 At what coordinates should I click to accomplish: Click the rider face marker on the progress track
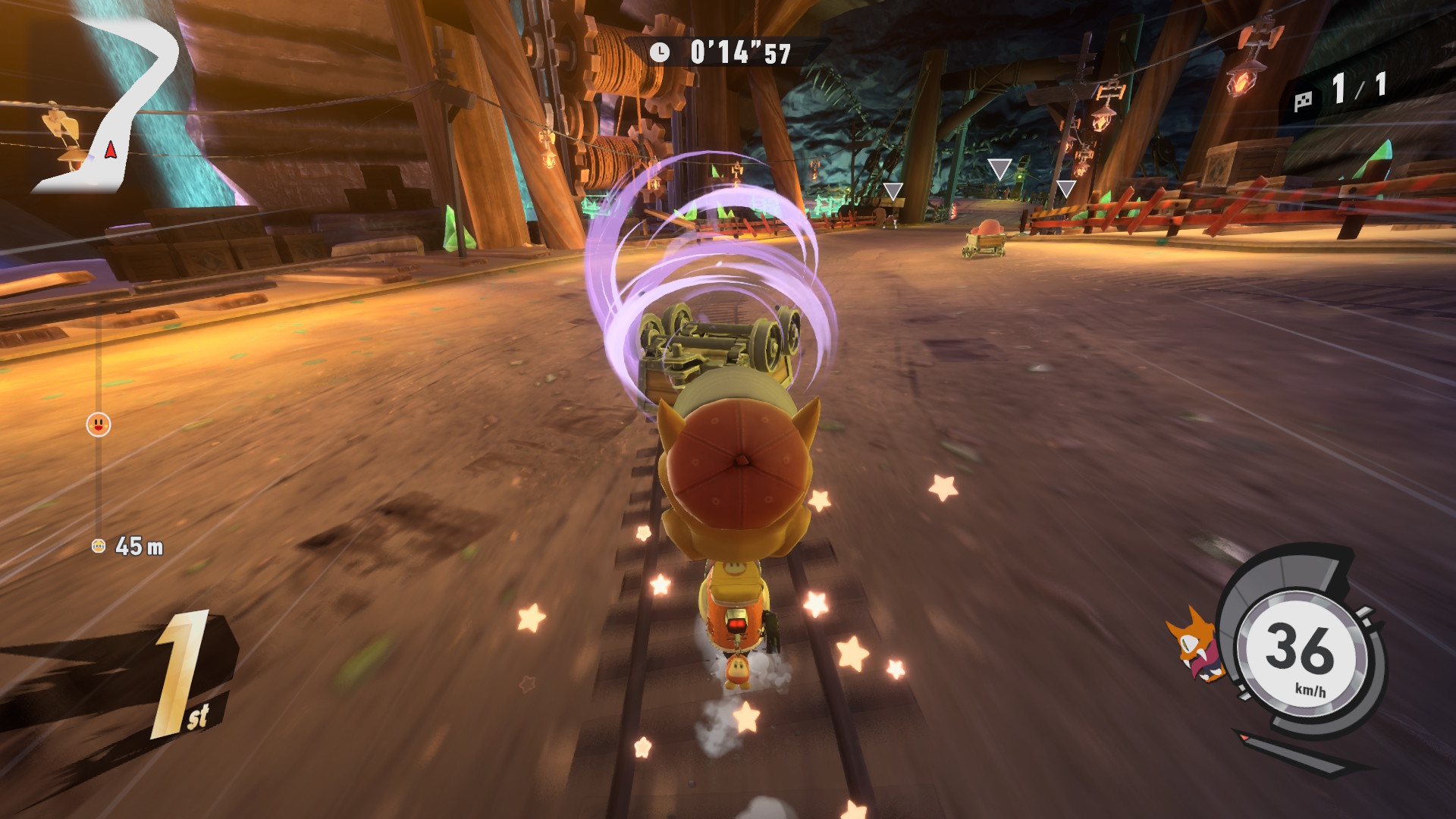pyautogui.click(x=99, y=425)
